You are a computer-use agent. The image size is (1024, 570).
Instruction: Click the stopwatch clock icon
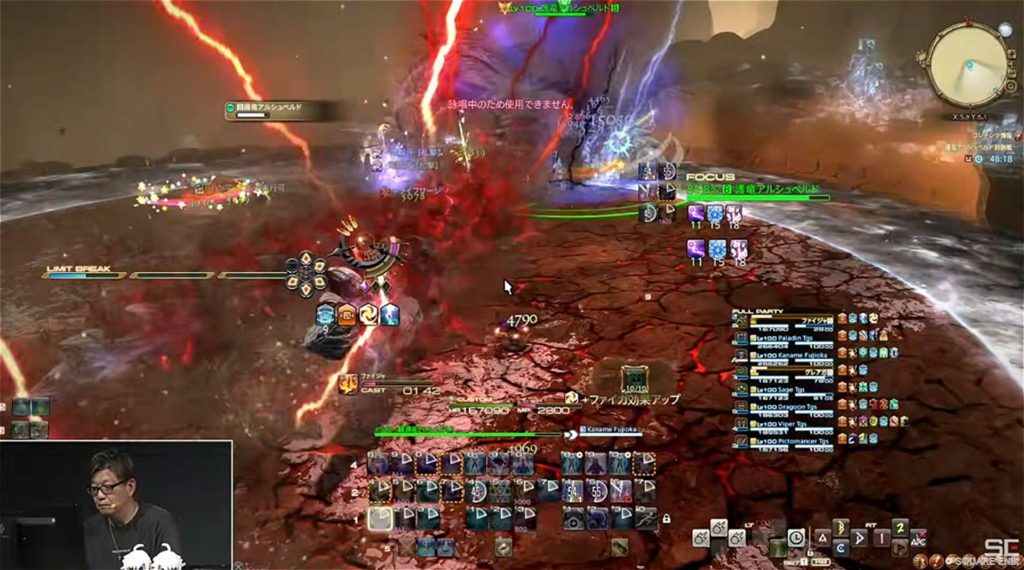click(796, 537)
